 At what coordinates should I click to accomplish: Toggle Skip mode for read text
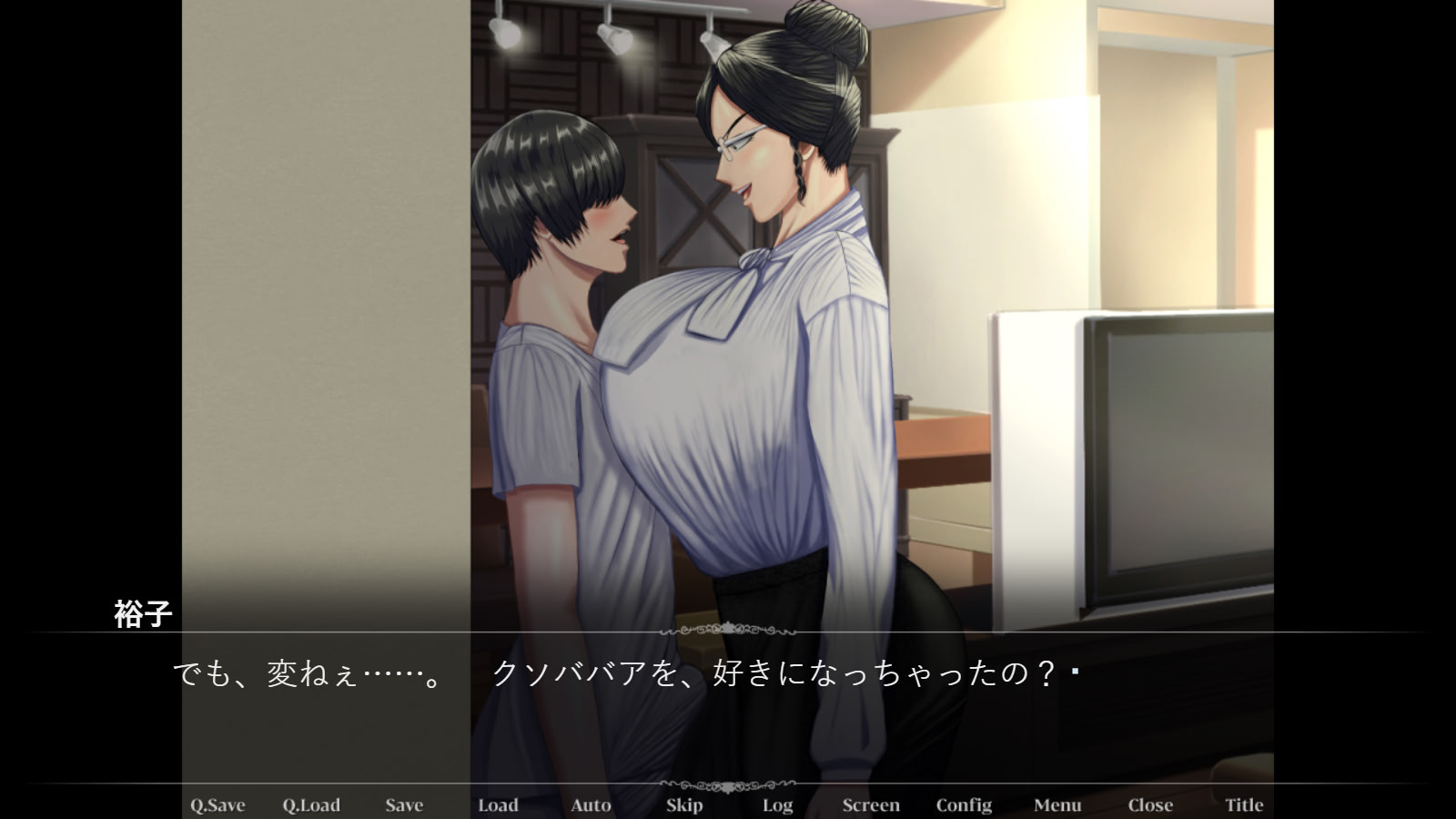tap(684, 805)
